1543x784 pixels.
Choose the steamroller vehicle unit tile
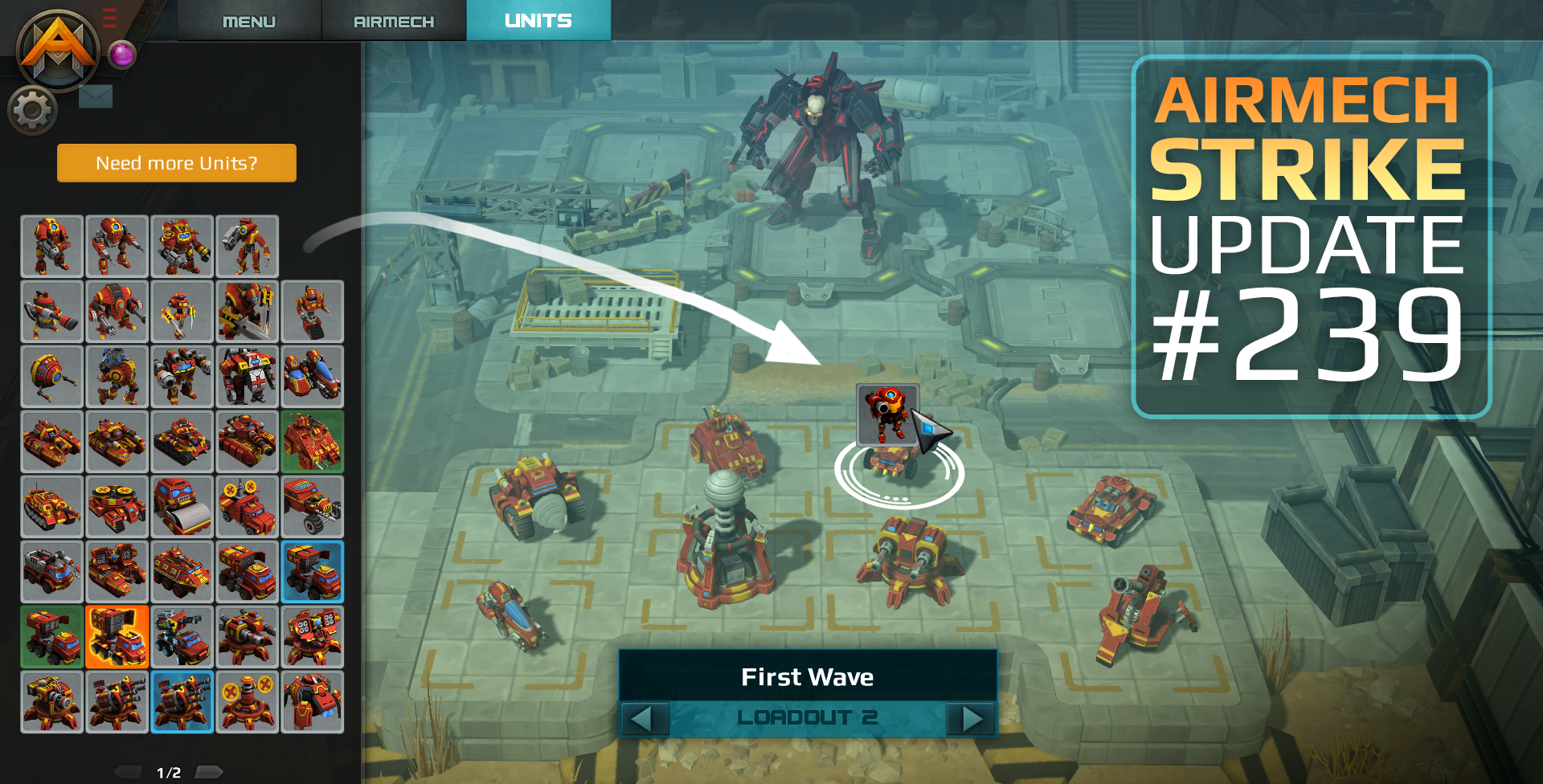[x=182, y=507]
